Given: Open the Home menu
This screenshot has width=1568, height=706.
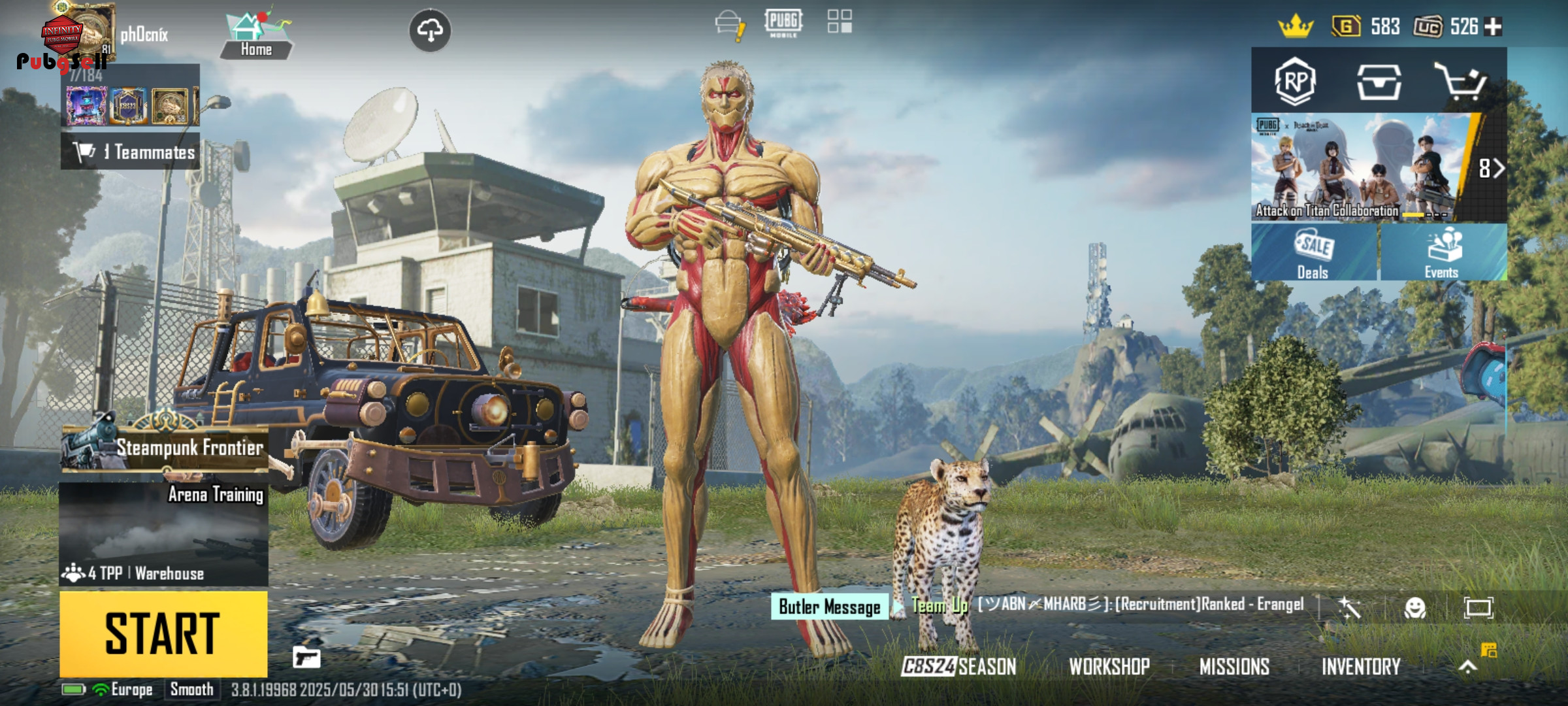Looking at the screenshot, I should click(256, 36).
